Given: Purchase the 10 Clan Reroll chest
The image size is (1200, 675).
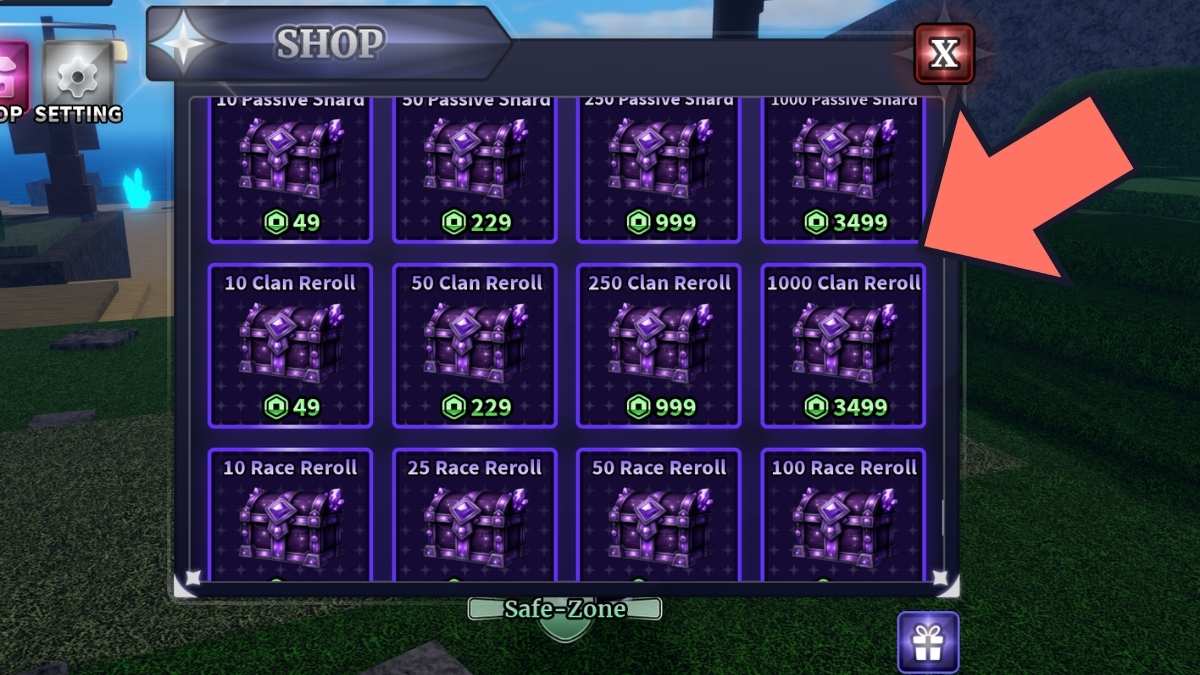Looking at the screenshot, I should pyautogui.click(x=290, y=345).
